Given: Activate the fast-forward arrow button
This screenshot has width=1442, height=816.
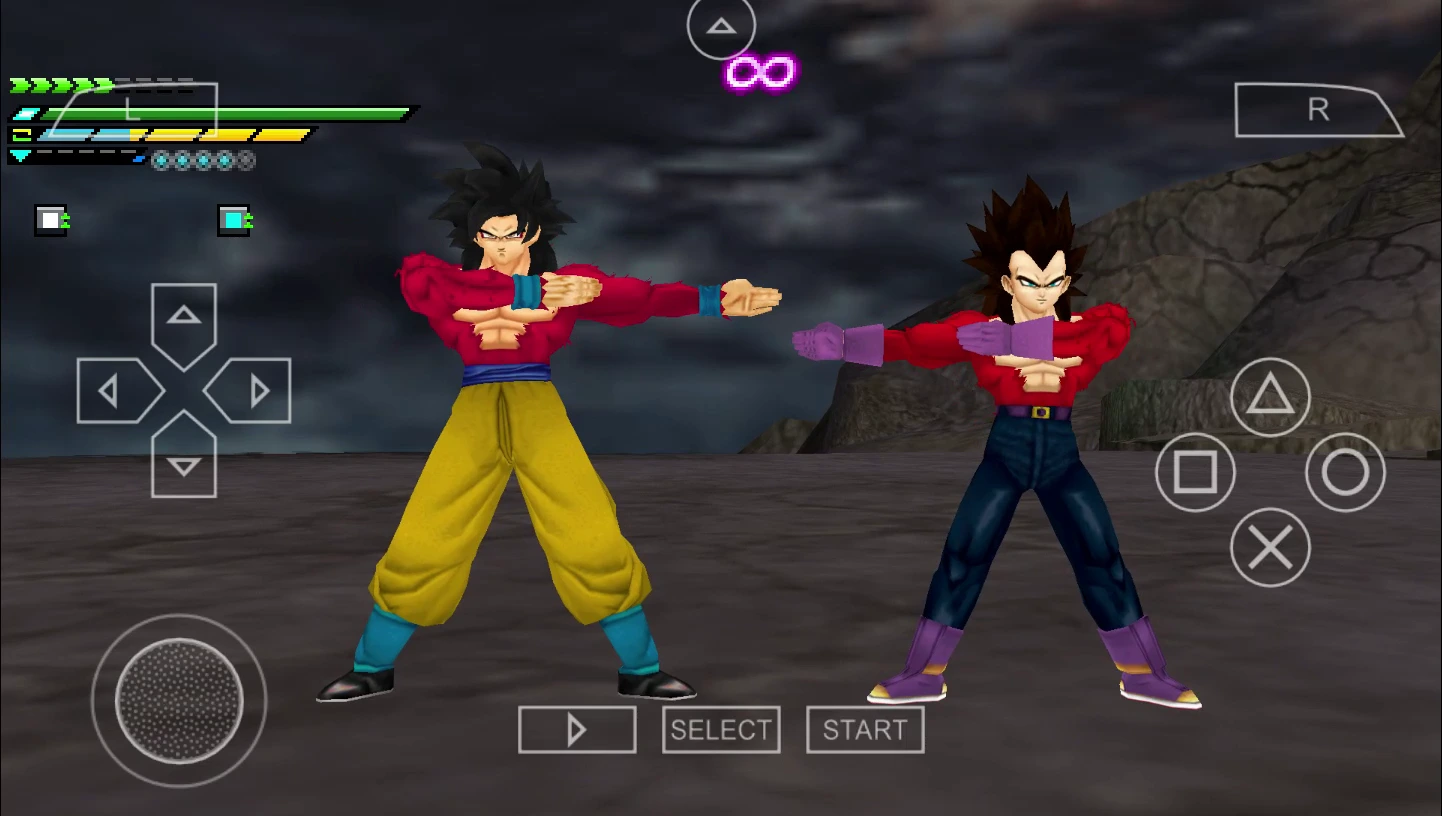Looking at the screenshot, I should pyautogui.click(x=576, y=729).
